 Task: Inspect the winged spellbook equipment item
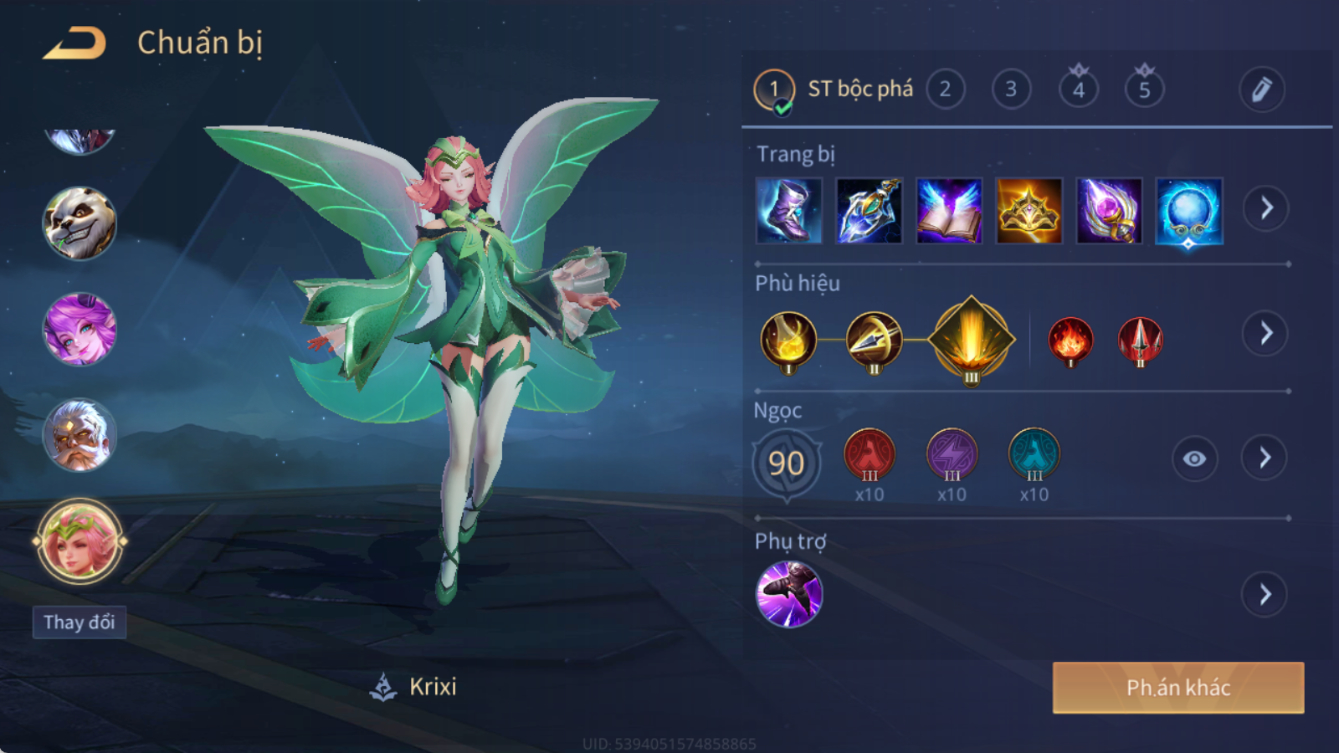pyautogui.click(x=949, y=211)
